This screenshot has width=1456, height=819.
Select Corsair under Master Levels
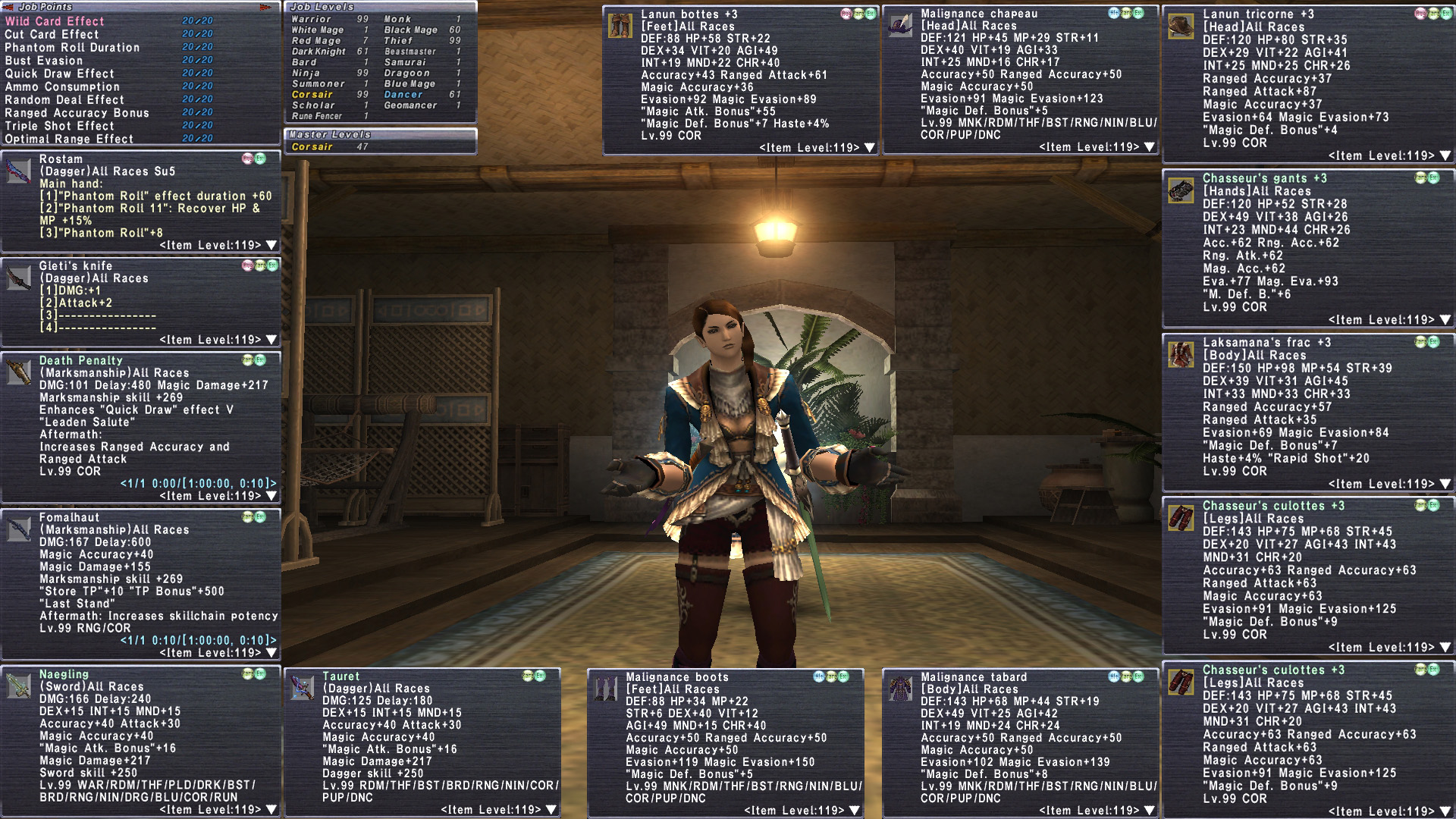click(312, 147)
